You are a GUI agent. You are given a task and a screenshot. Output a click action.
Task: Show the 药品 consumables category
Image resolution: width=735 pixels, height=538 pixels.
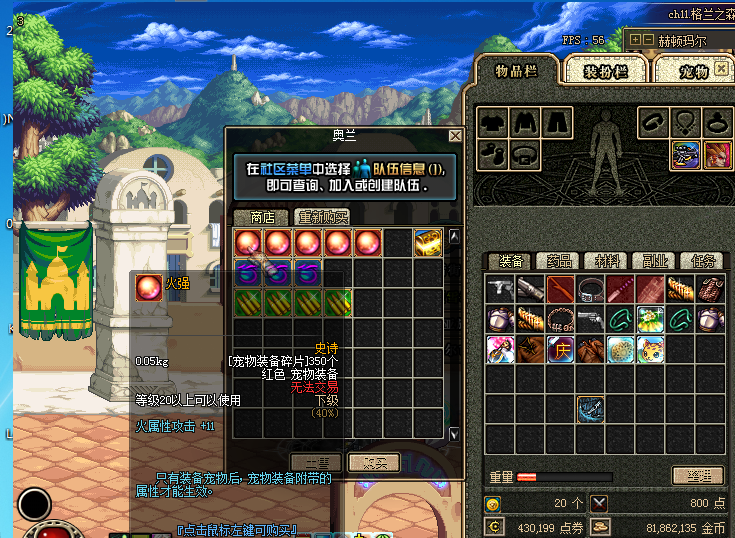pyautogui.click(x=559, y=261)
